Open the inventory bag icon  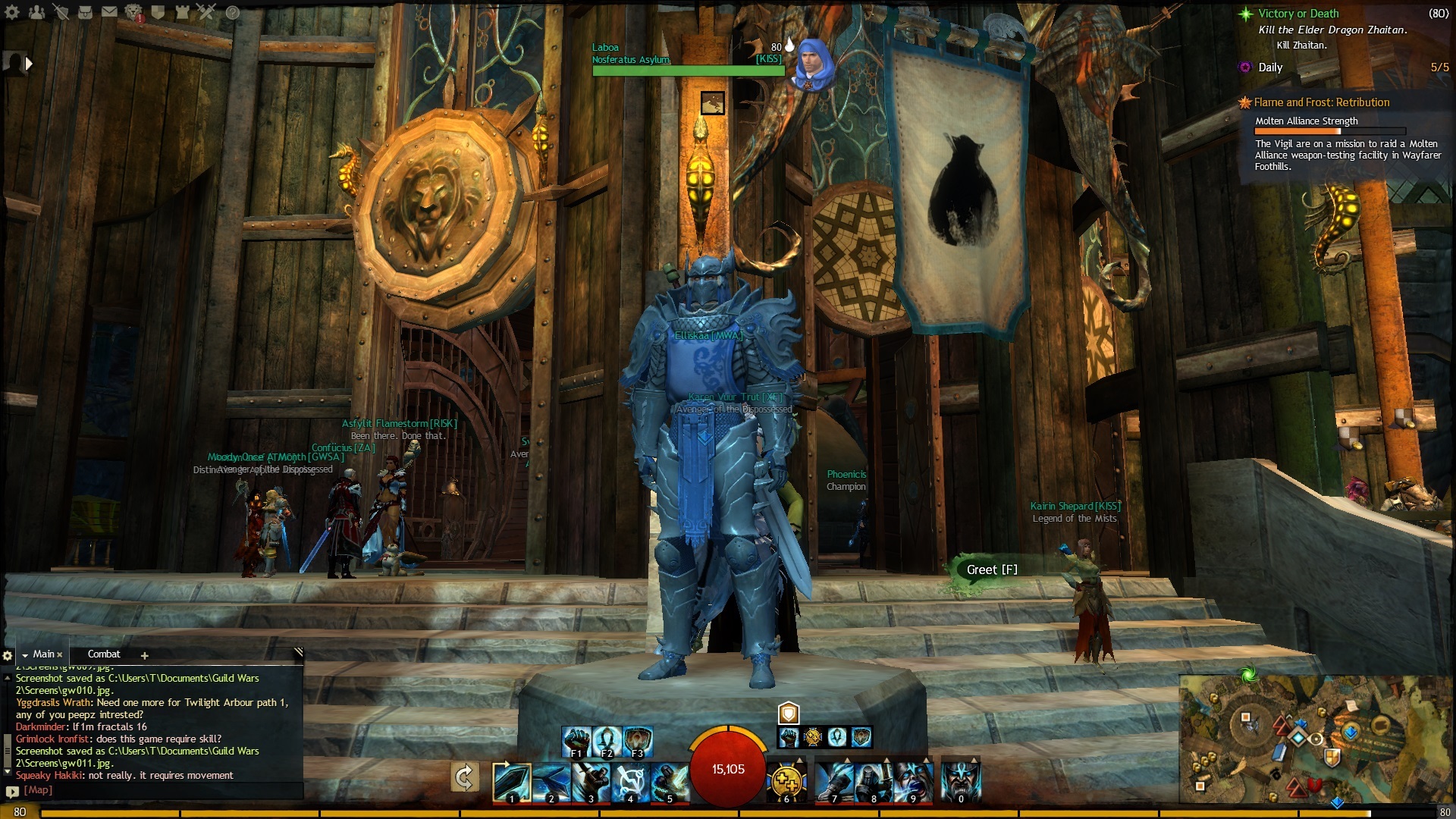coord(85,12)
